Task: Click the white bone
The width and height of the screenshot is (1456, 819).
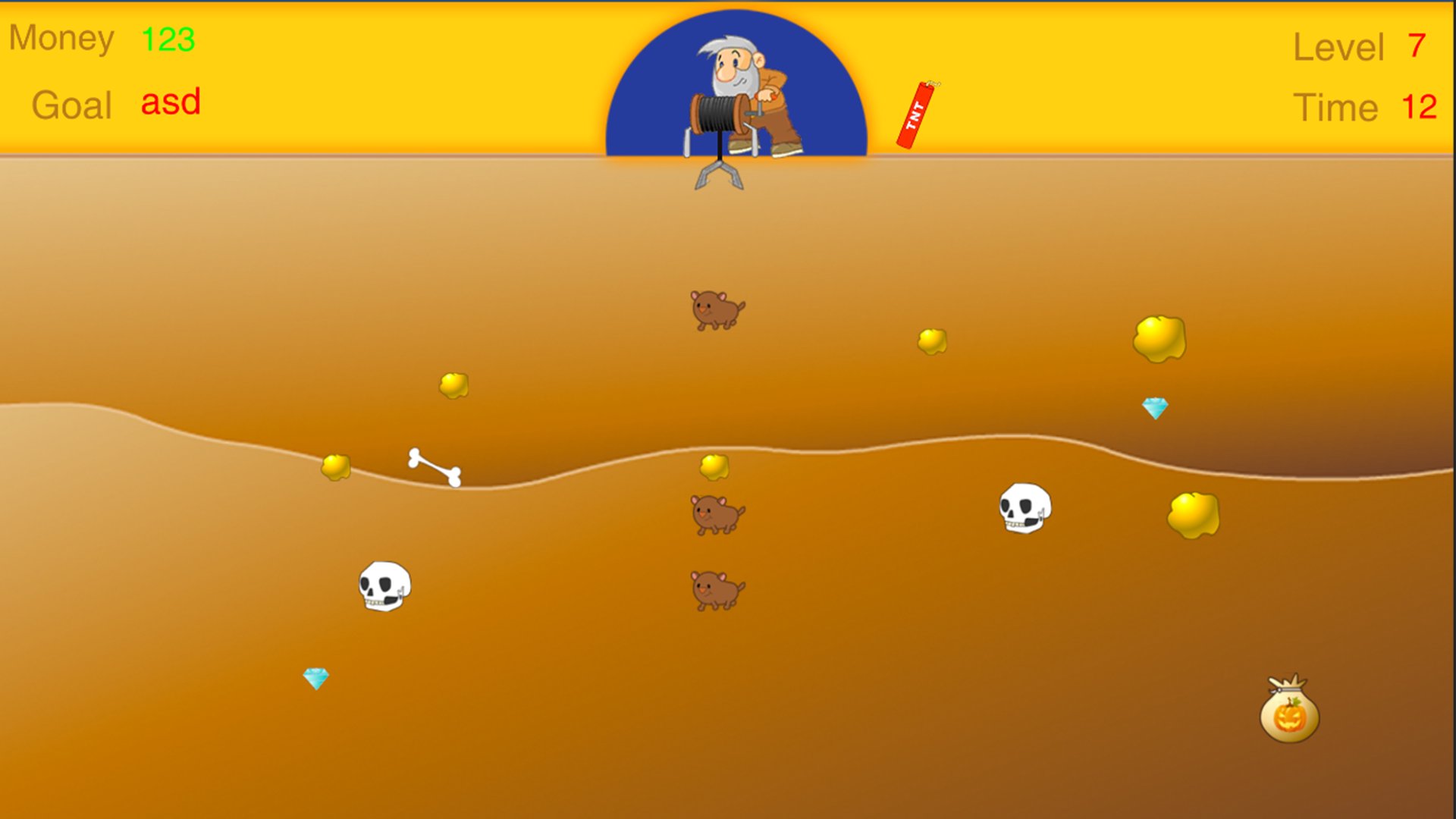Action: tap(434, 466)
